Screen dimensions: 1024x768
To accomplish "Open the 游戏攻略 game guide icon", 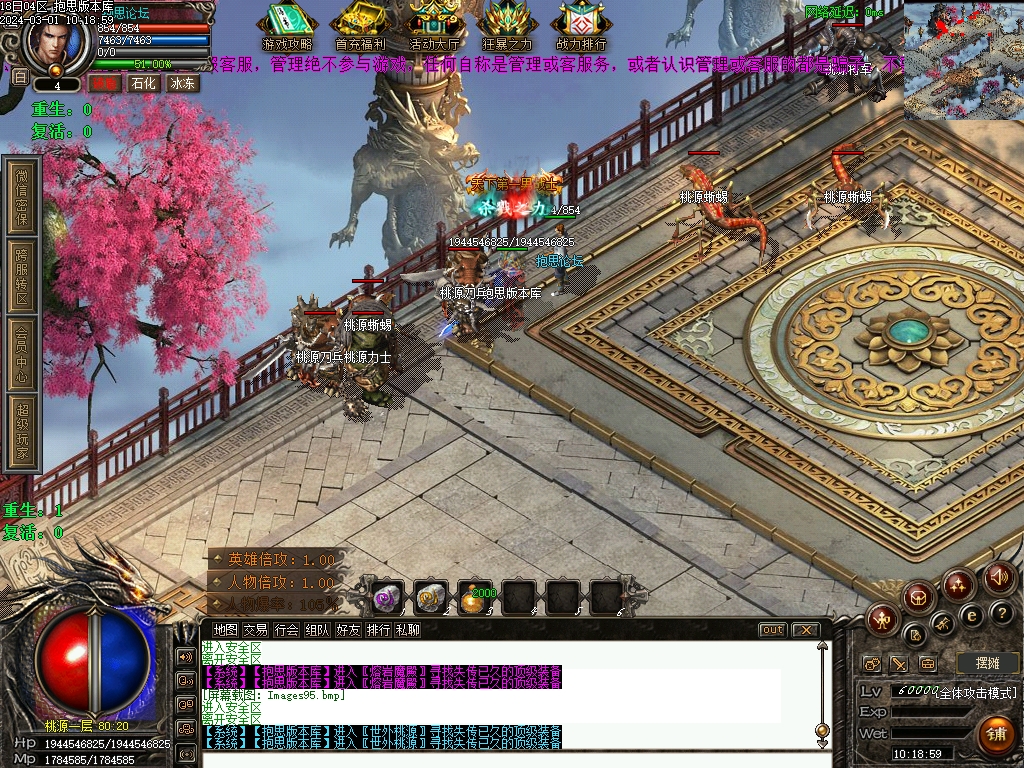I will pyautogui.click(x=287, y=25).
